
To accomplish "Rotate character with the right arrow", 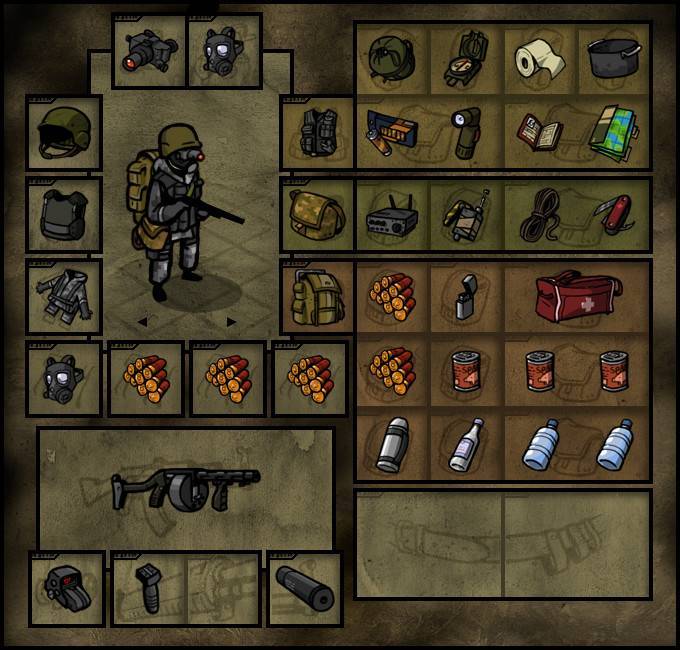I will pos(232,322).
